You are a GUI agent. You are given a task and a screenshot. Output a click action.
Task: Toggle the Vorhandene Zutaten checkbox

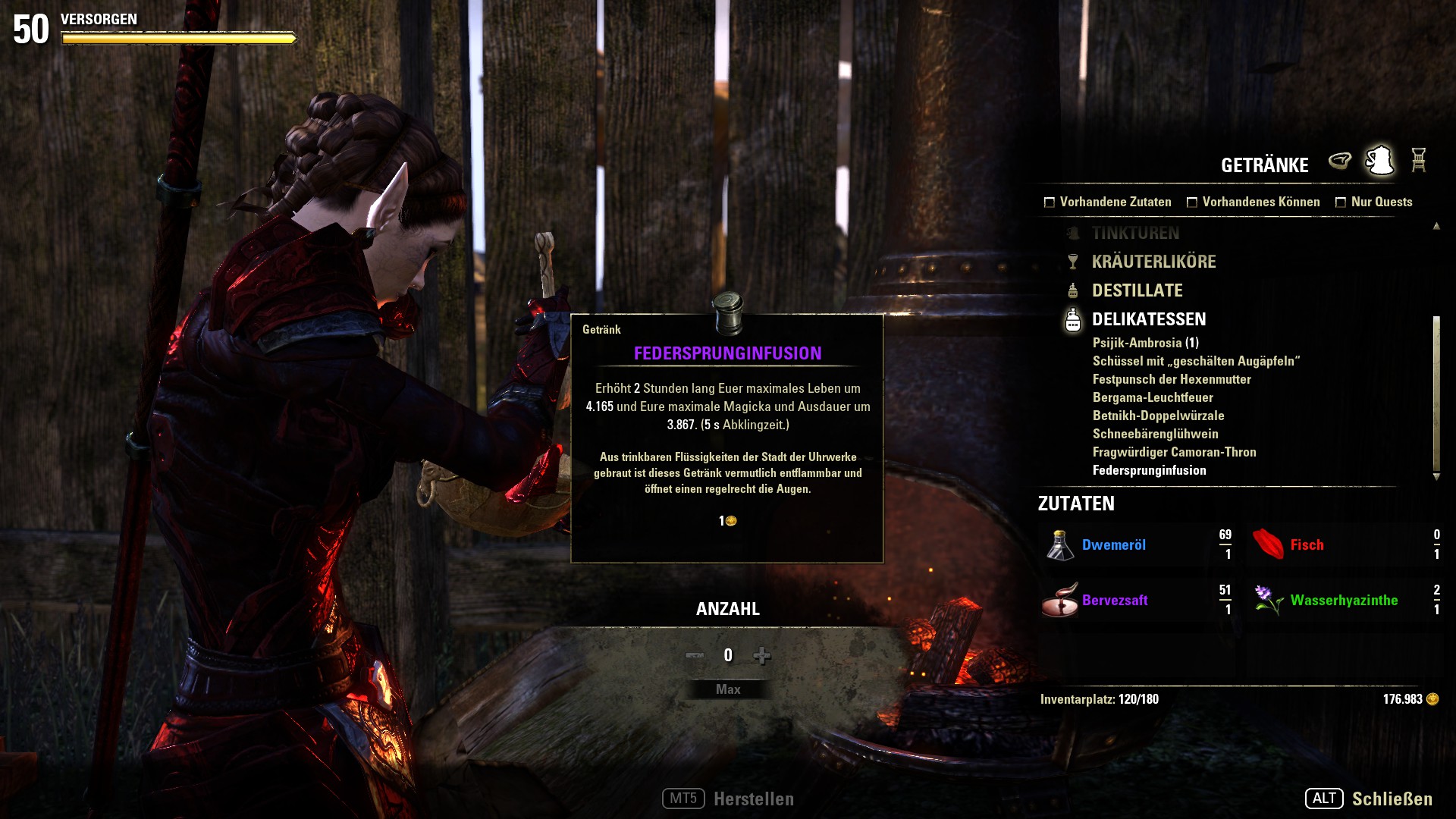coord(1050,202)
